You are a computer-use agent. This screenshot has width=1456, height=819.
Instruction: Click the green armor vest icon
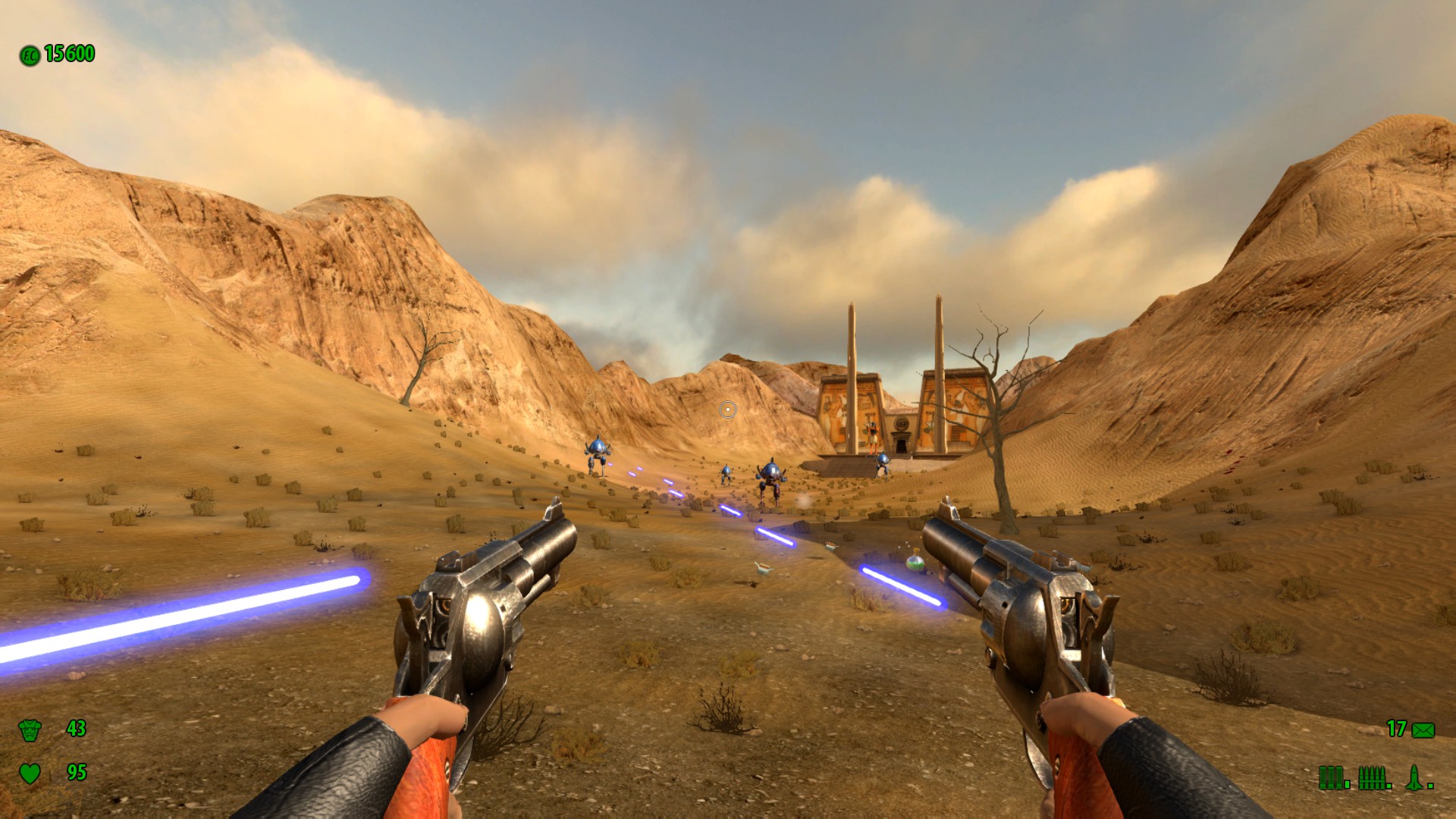[x=30, y=730]
